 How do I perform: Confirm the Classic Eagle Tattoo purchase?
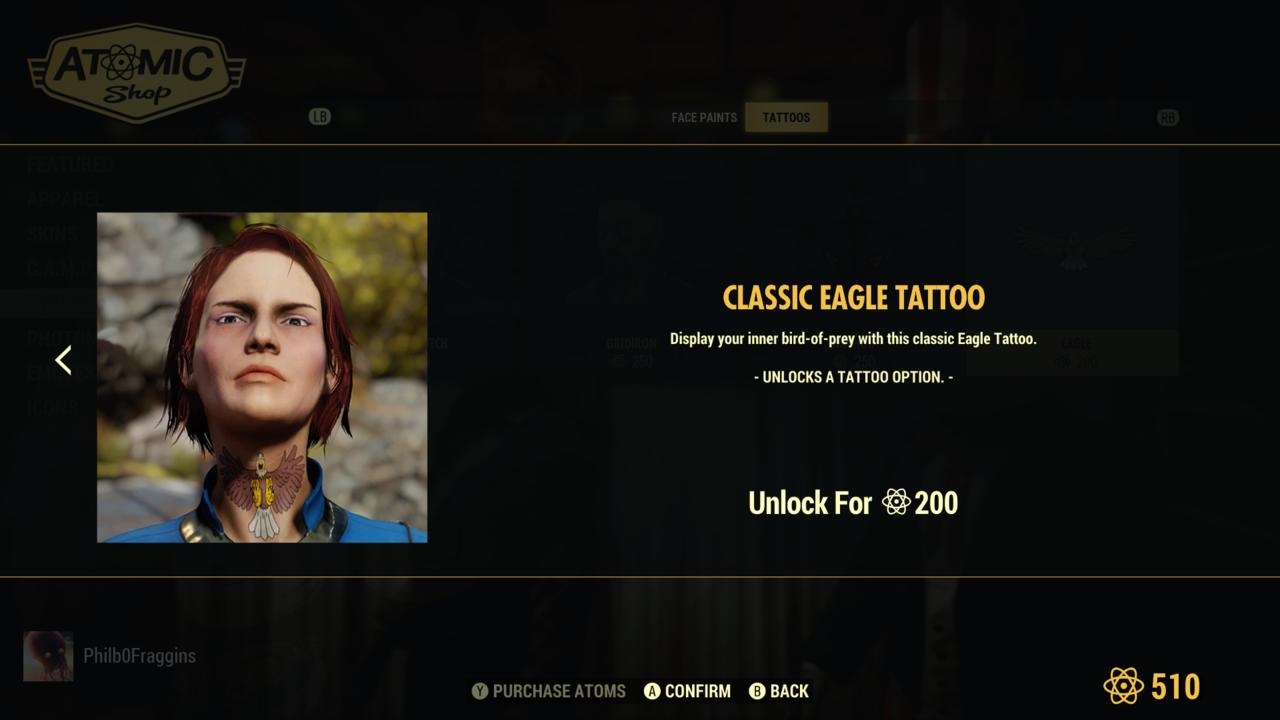click(x=687, y=691)
